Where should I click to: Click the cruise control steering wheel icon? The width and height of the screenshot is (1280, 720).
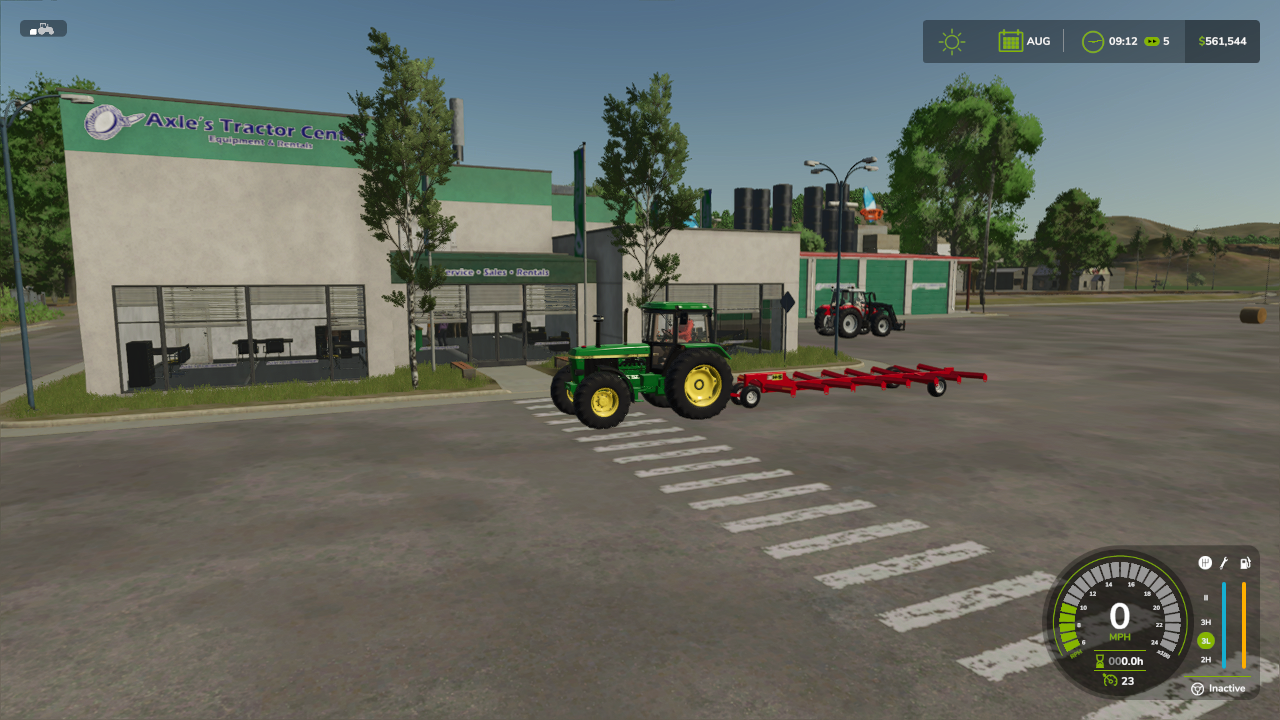coord(1197,688)
